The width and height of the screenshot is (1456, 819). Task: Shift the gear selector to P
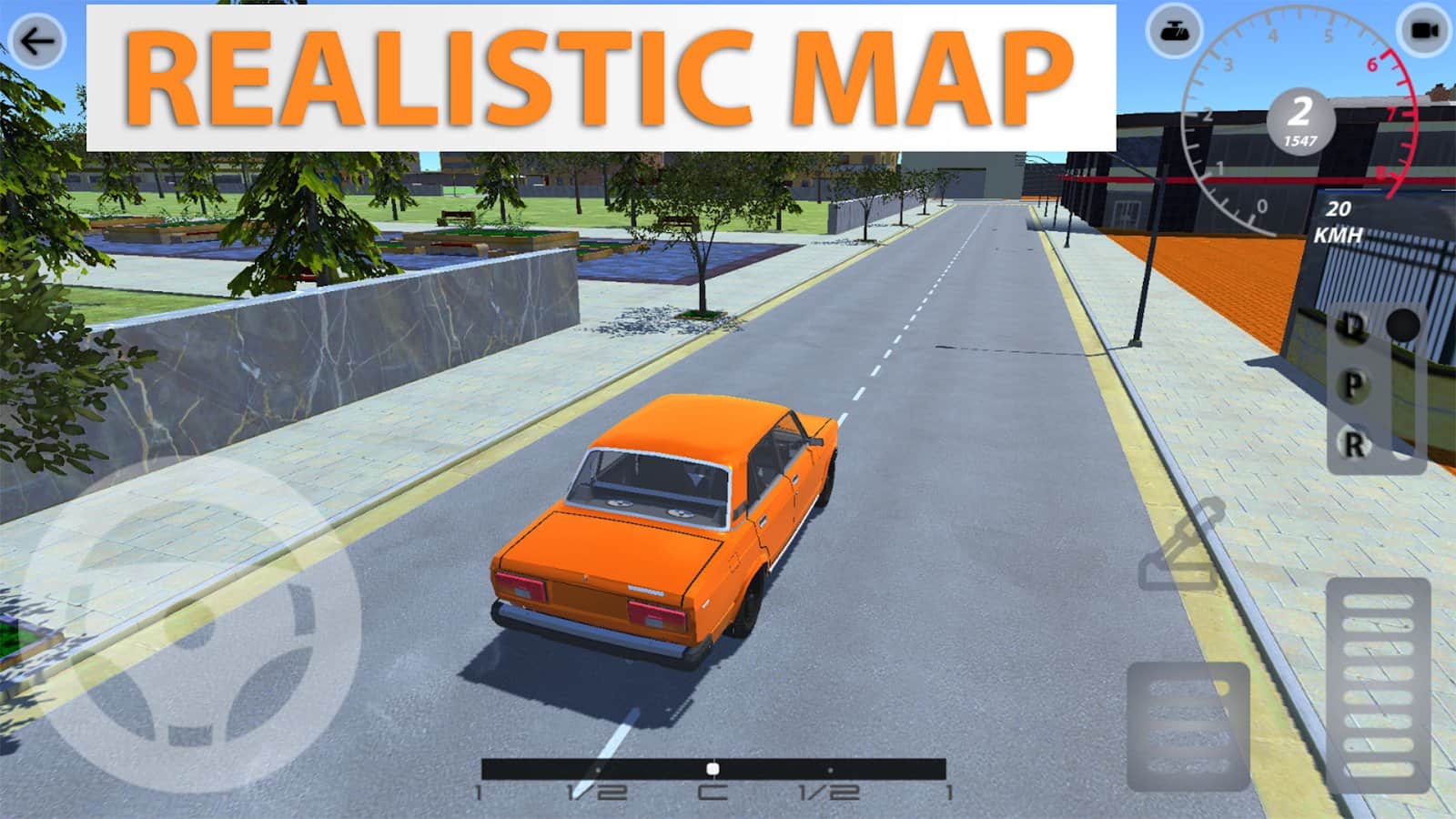click(x=1353, y=386)
